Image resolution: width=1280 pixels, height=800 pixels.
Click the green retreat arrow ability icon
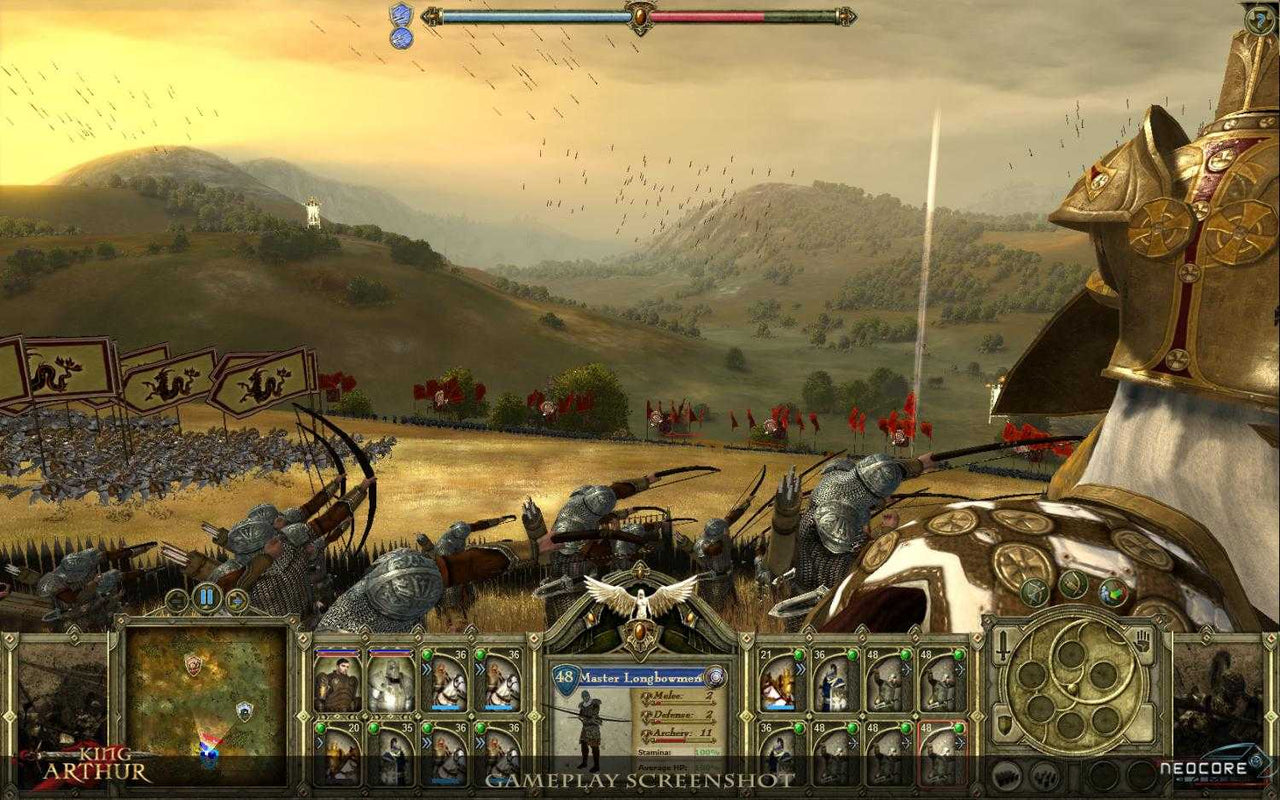click(x=1113, y=592)
